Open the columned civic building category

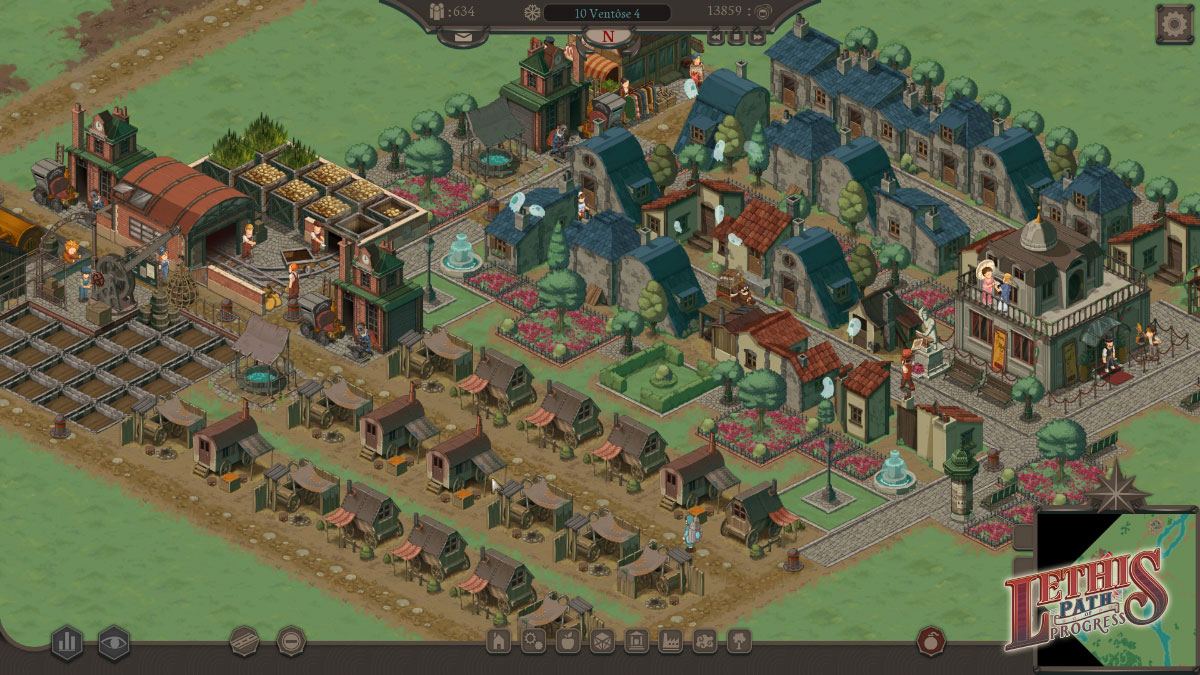coord(636,641)
